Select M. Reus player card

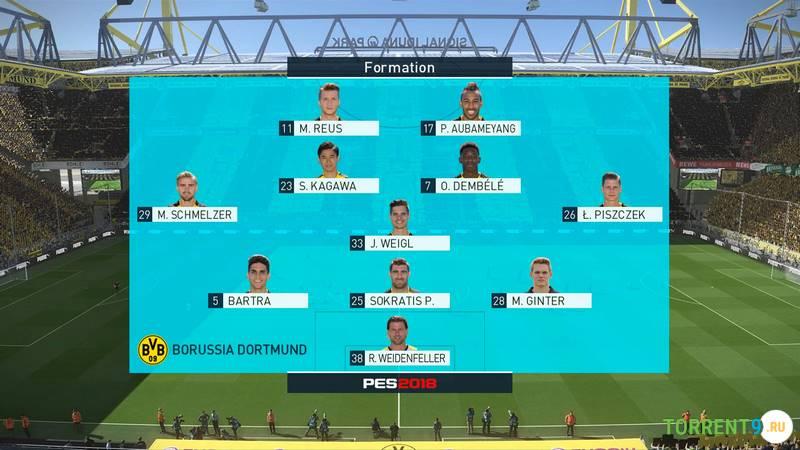(329, 128)
